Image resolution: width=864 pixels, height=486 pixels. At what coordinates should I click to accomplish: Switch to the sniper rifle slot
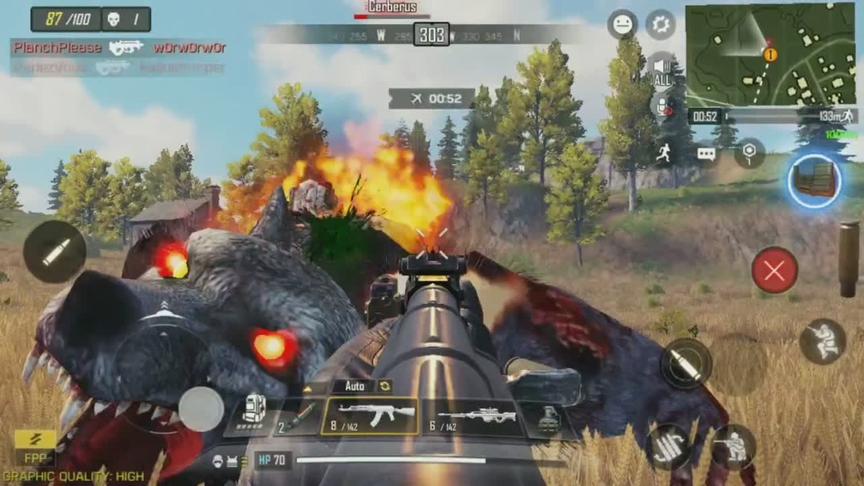click(x=476, y=417)
